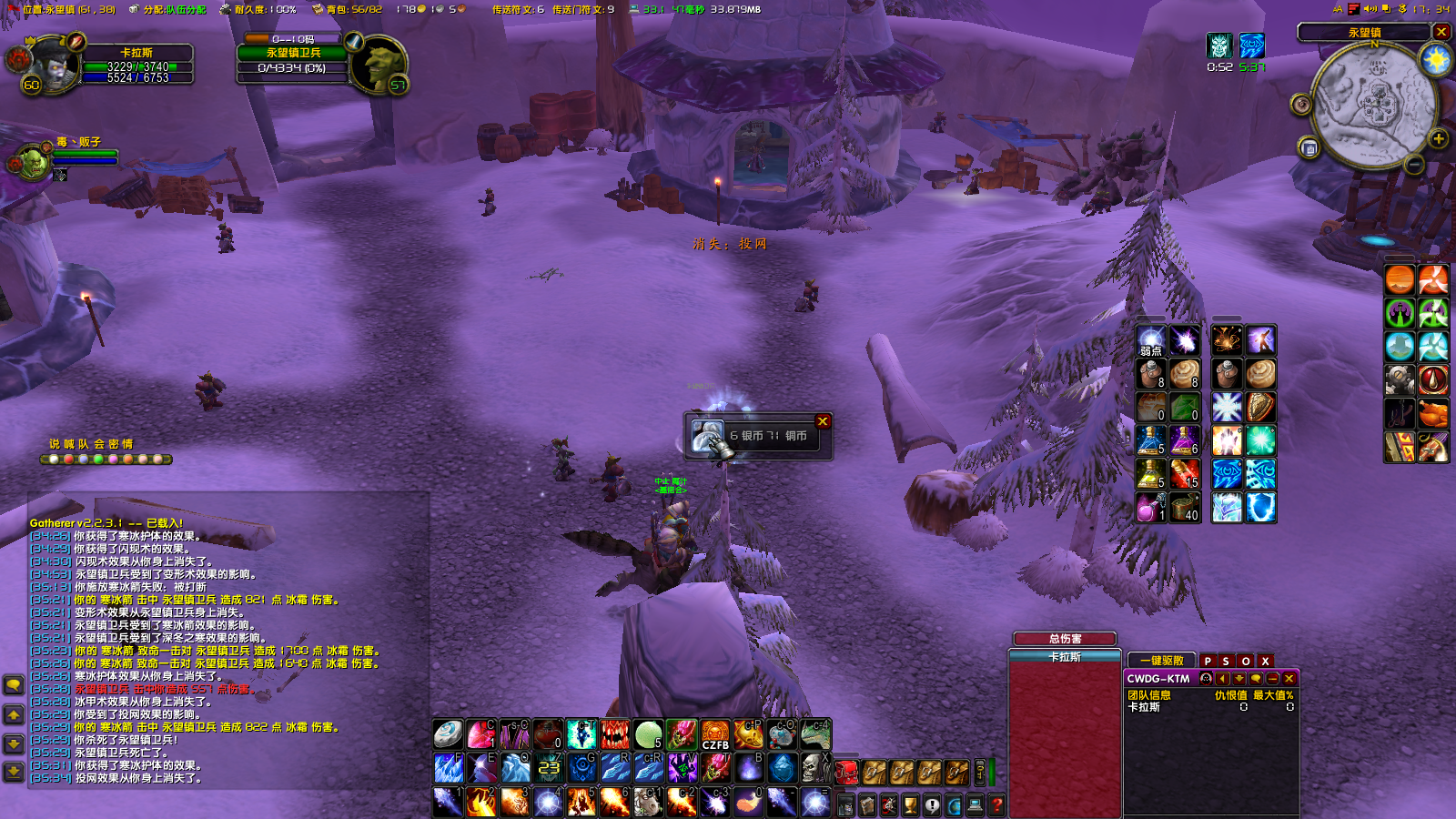Use the 弱点 ability icon
This screenshot has height=819, width=1456.
tap(1151, 341)
